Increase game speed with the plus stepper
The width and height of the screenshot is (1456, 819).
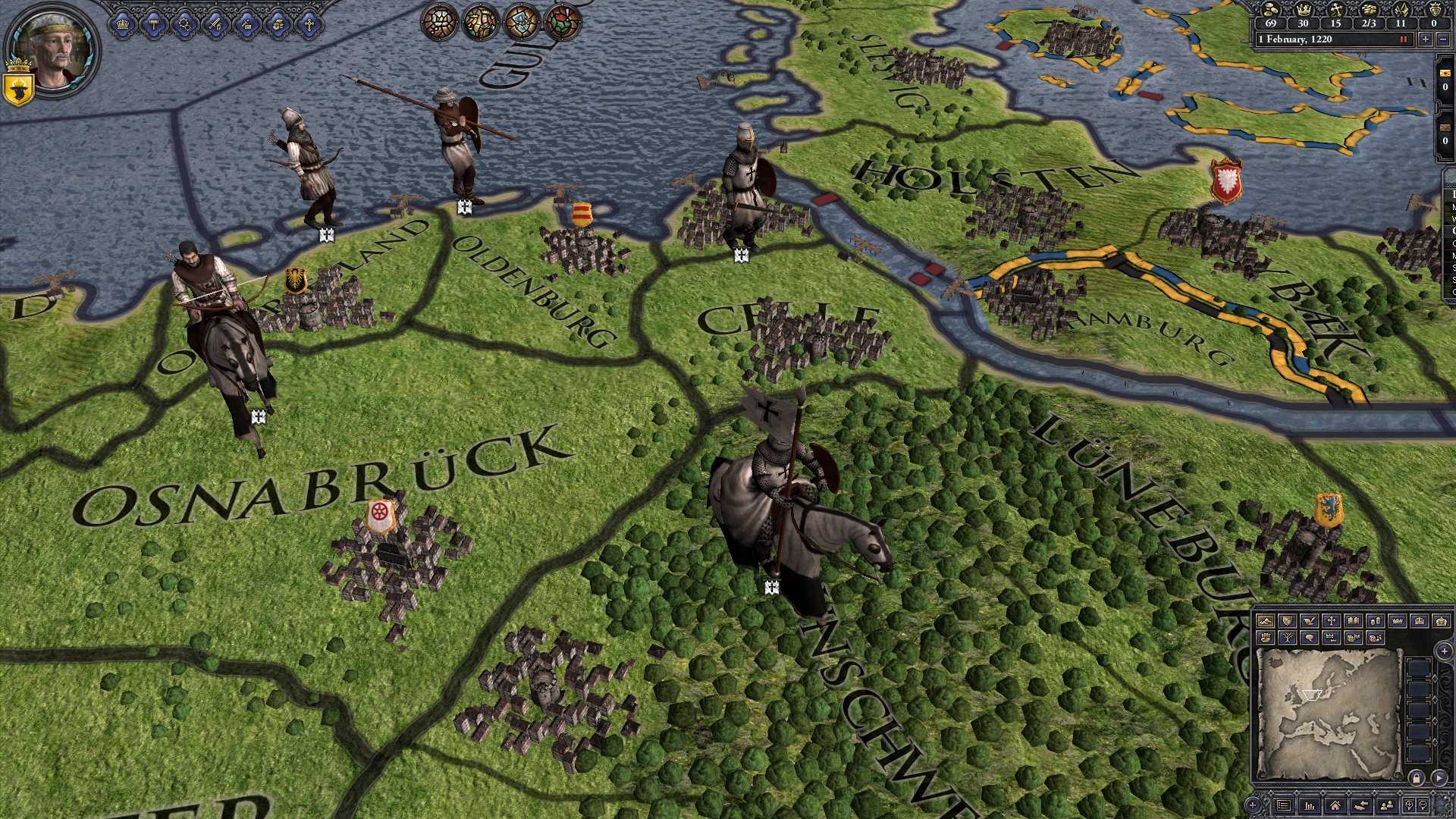coord(1425,39)
